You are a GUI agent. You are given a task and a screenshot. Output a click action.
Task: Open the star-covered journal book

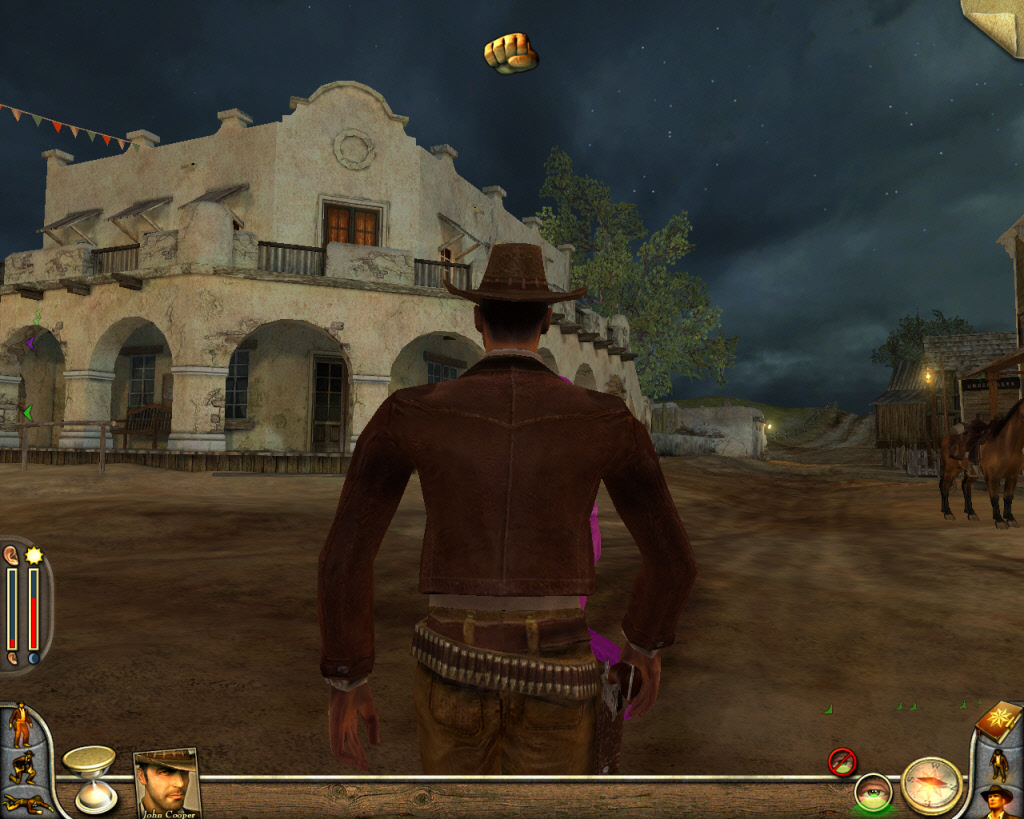(998, 722)
